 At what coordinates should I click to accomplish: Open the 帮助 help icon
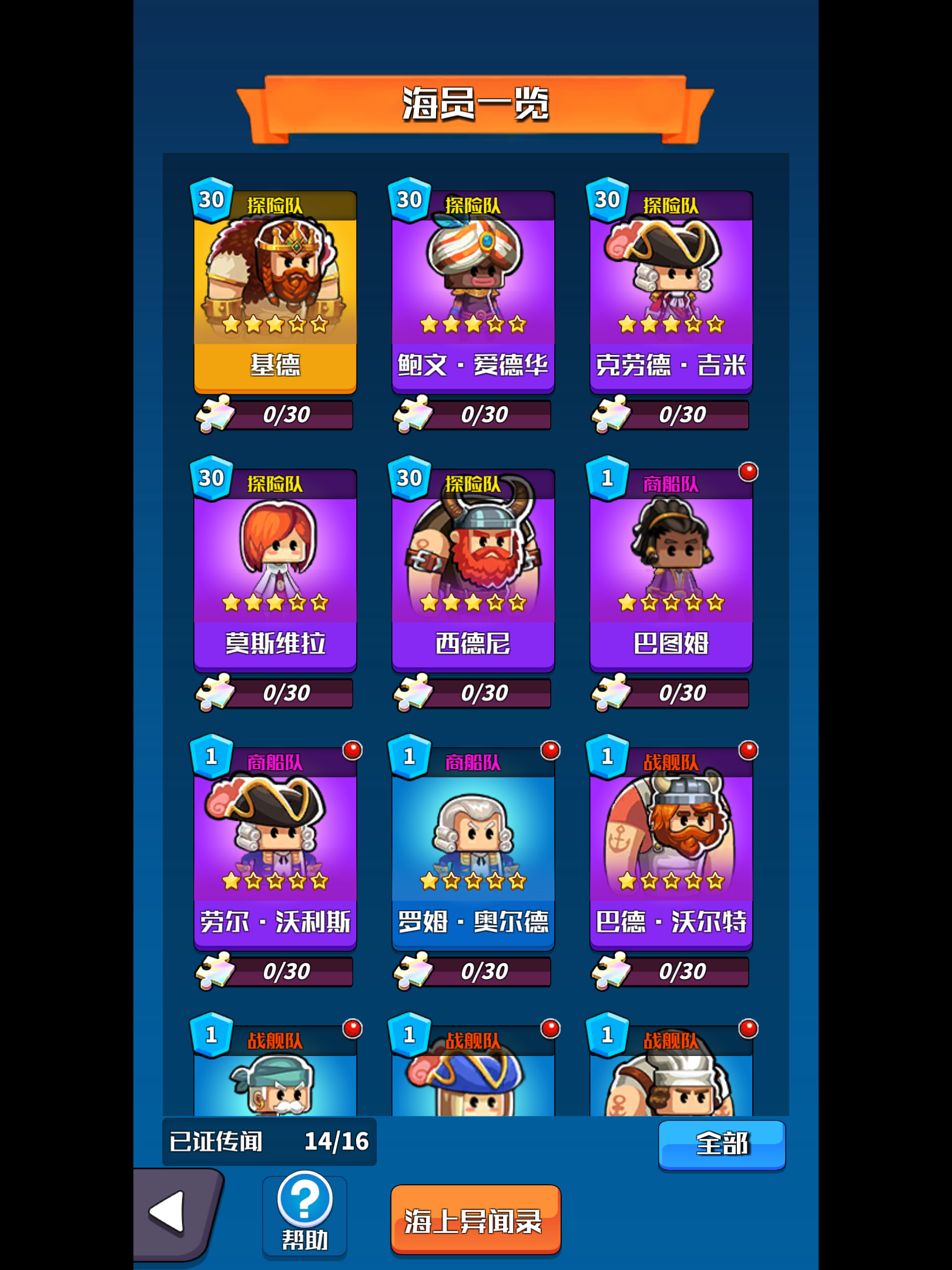click(x=305, y=1199)
